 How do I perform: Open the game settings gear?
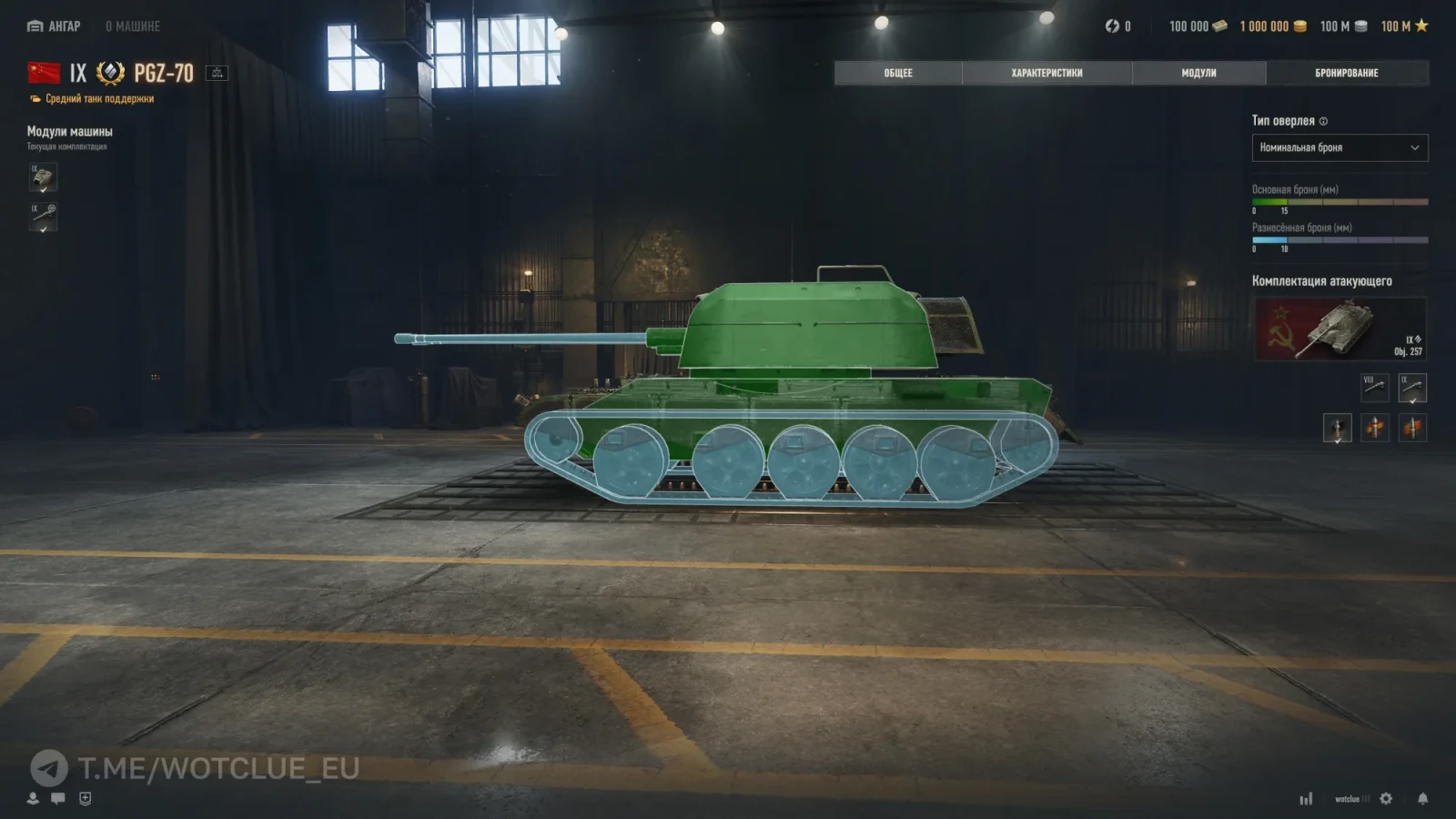pyautogui.click(x=1386, y=798)
